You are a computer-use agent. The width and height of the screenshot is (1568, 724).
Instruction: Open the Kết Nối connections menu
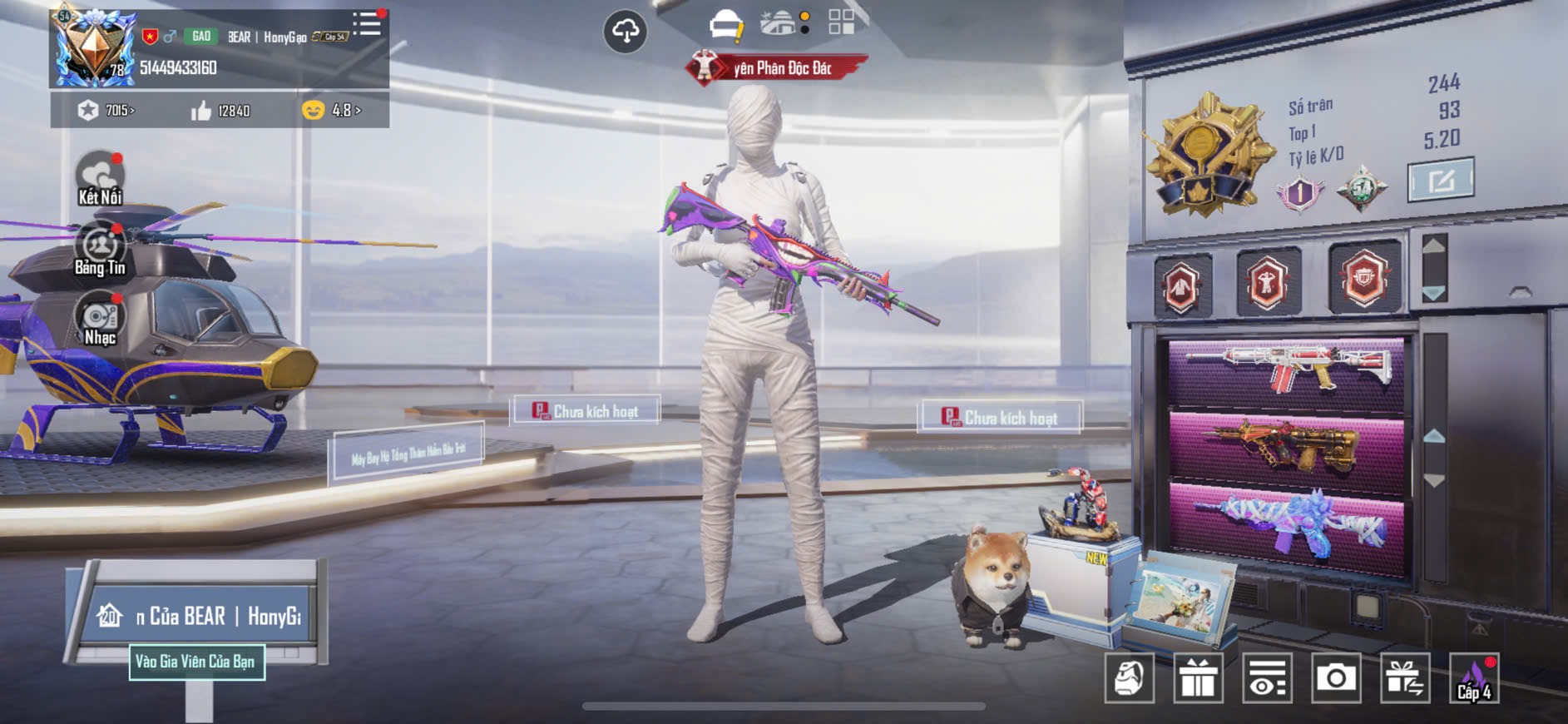[100, 178]
